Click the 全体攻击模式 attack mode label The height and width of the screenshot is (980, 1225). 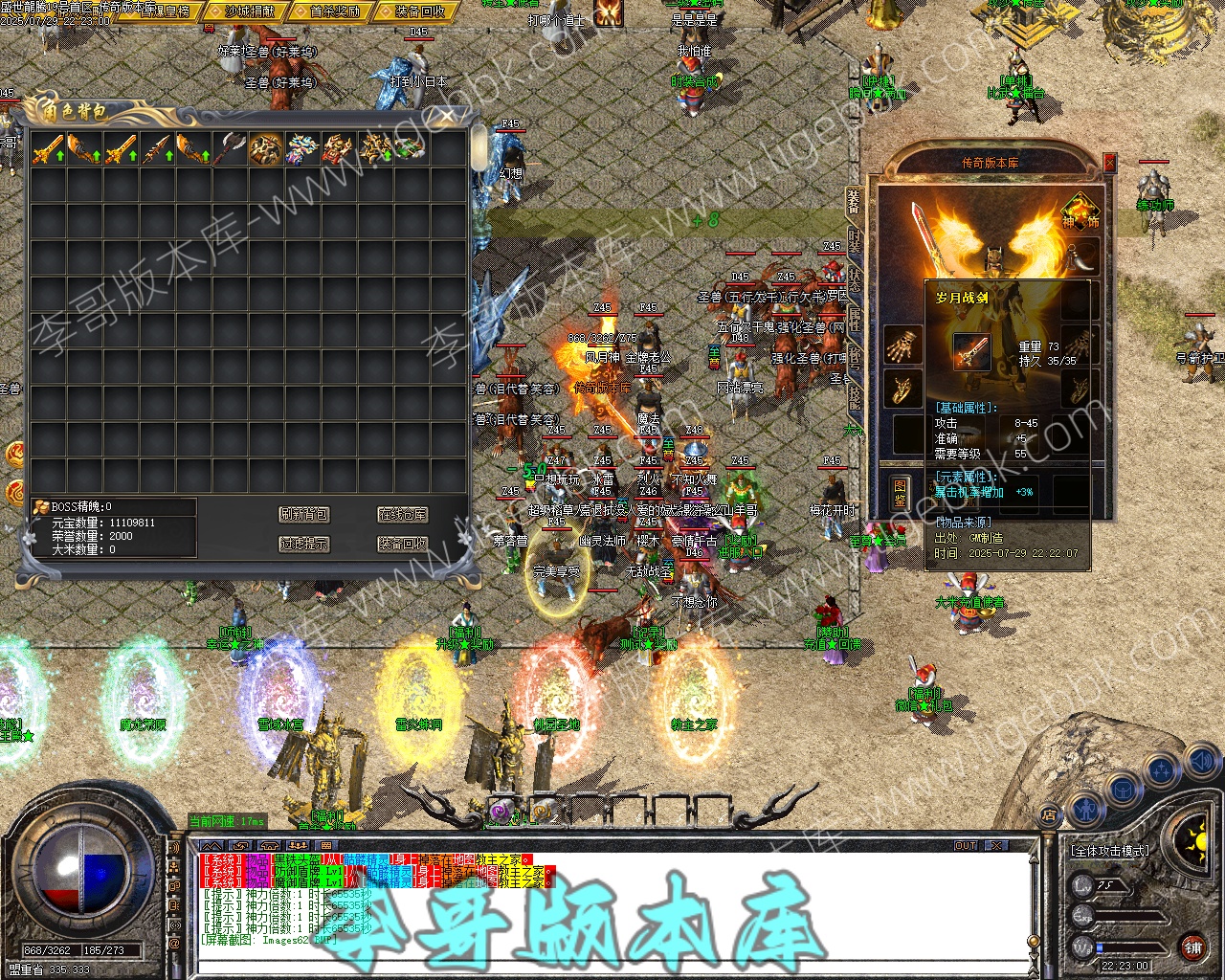pos(1109,850)
